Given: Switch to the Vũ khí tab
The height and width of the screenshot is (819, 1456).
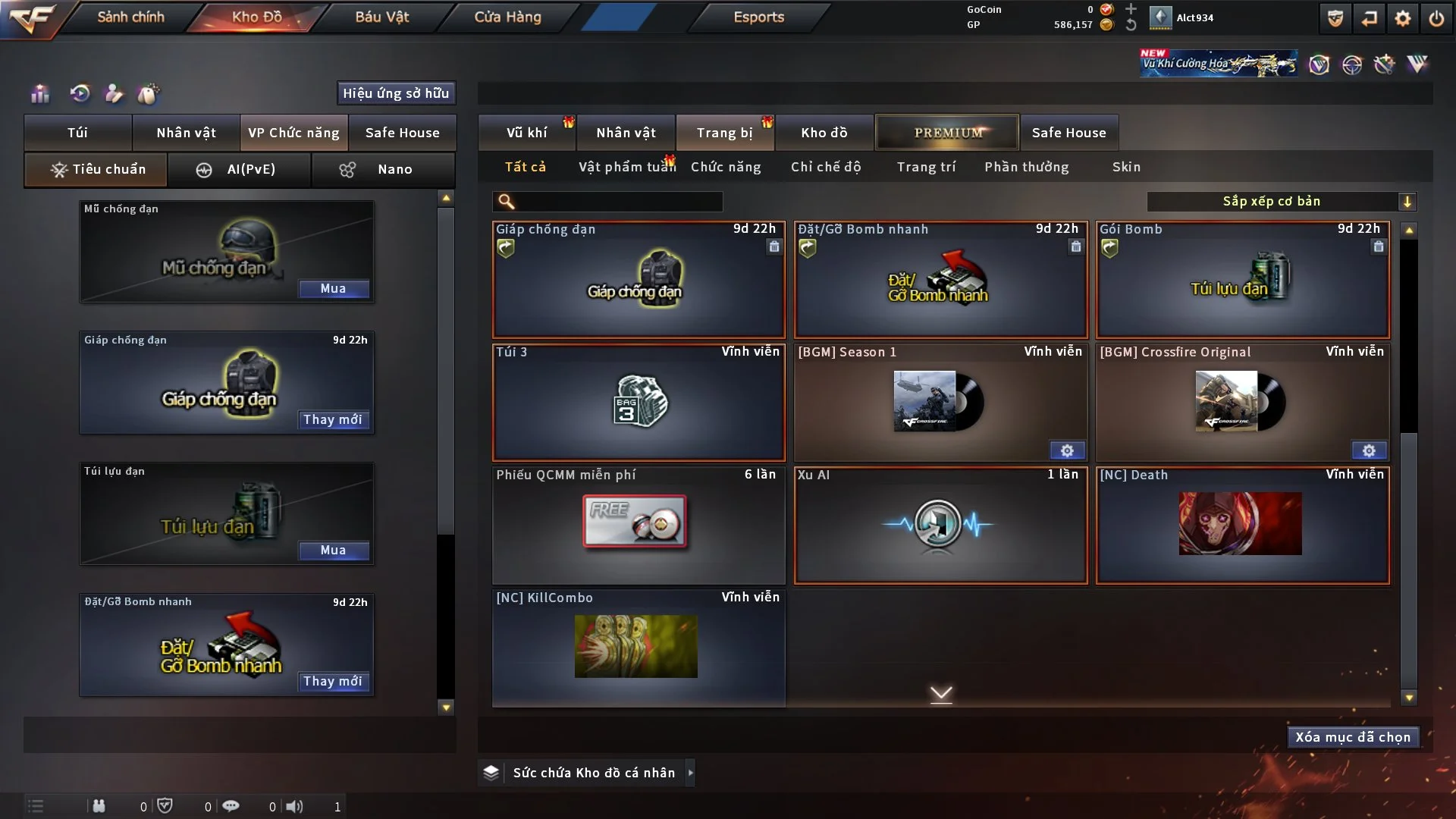Looking at the screenshot, I should tap(526, 133).
